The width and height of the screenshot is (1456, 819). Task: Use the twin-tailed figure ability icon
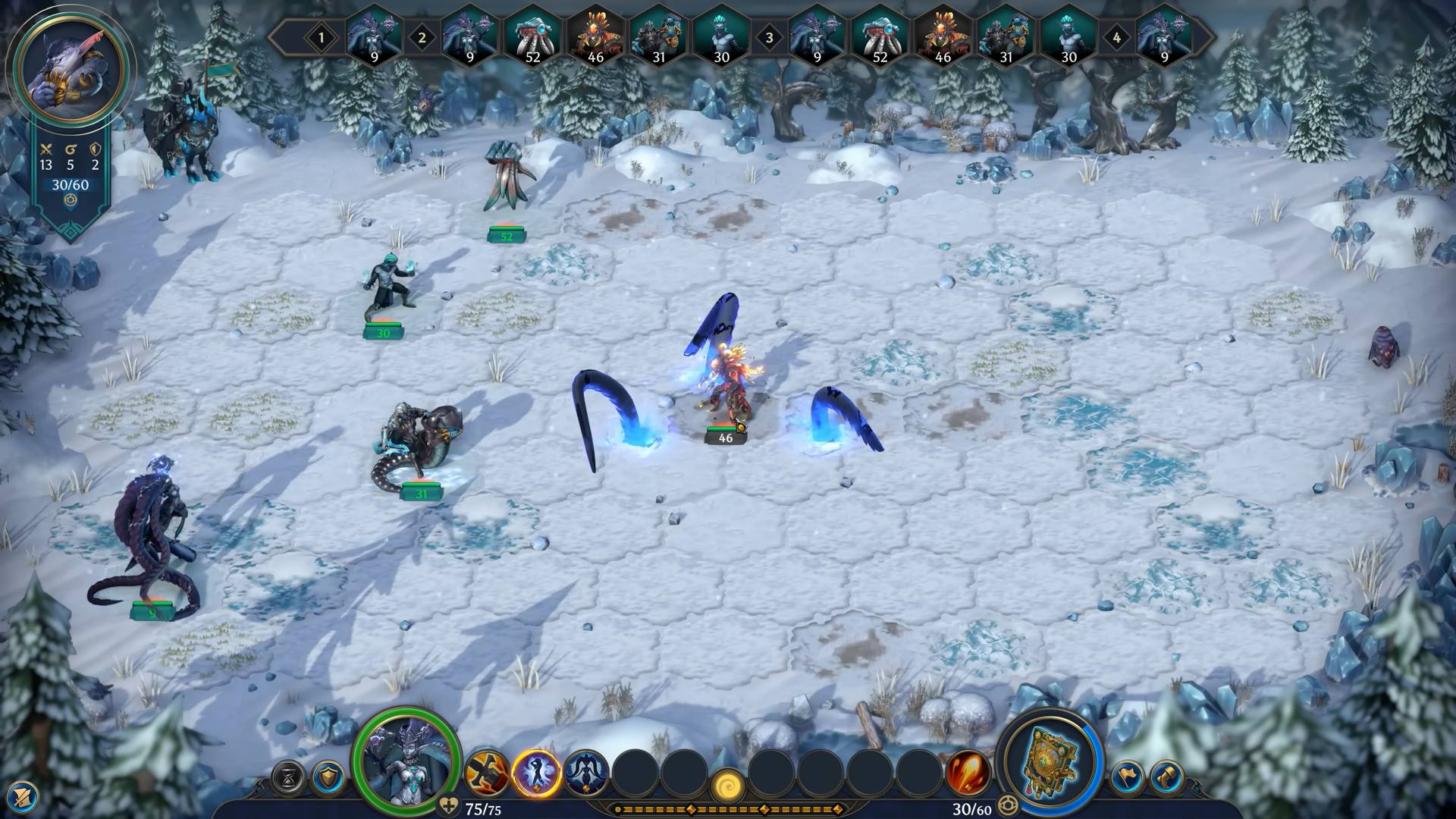click(x=586, y=773)
